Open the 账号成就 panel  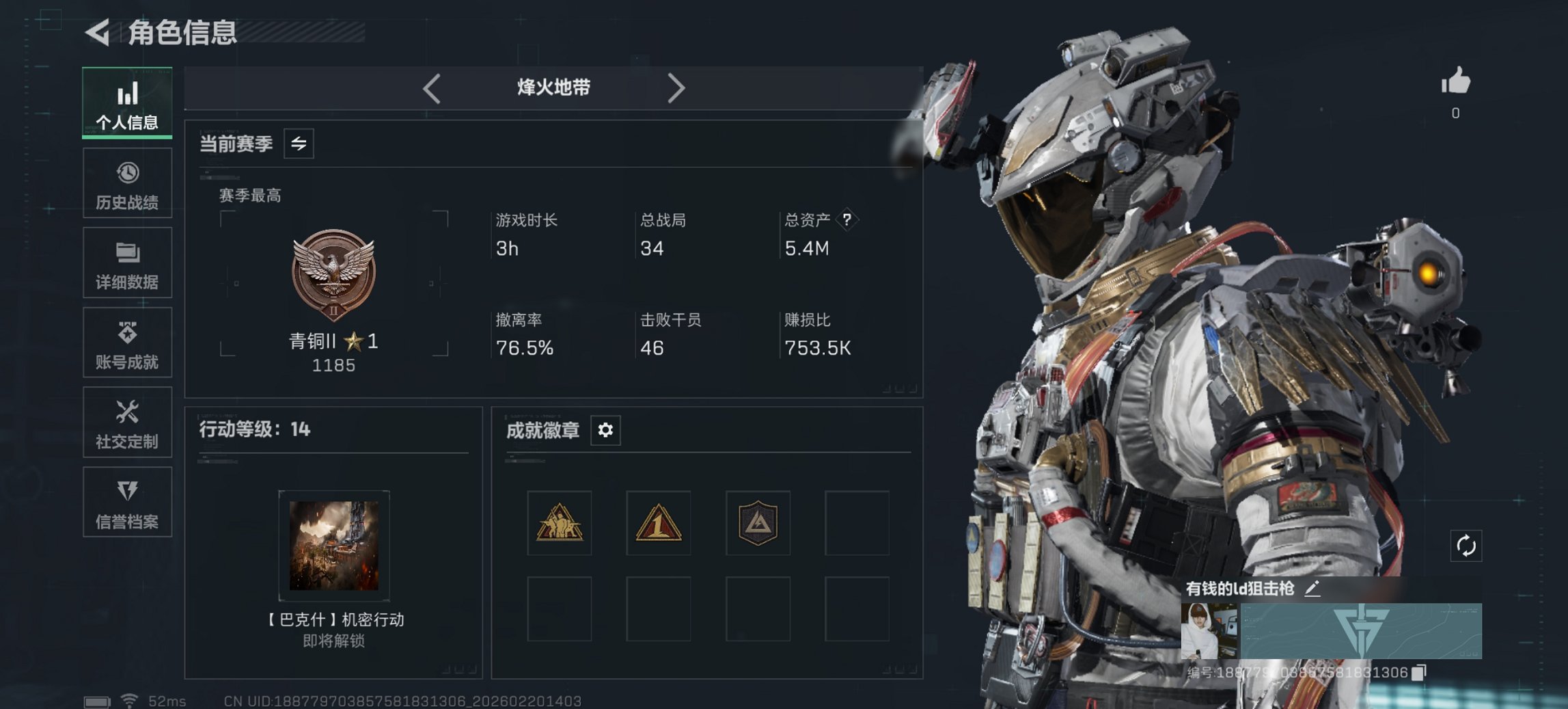(127, 343)
